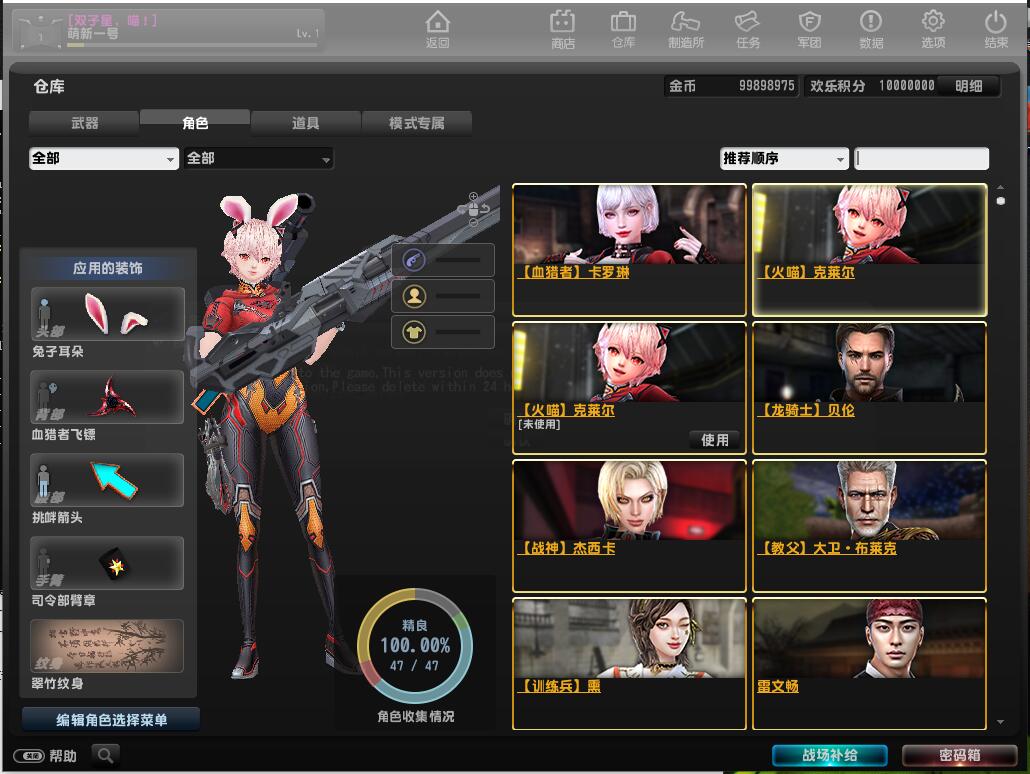Open 编辑角色选择菜单 button
Screen dimensions: 1030x774
tap(111, 719)
